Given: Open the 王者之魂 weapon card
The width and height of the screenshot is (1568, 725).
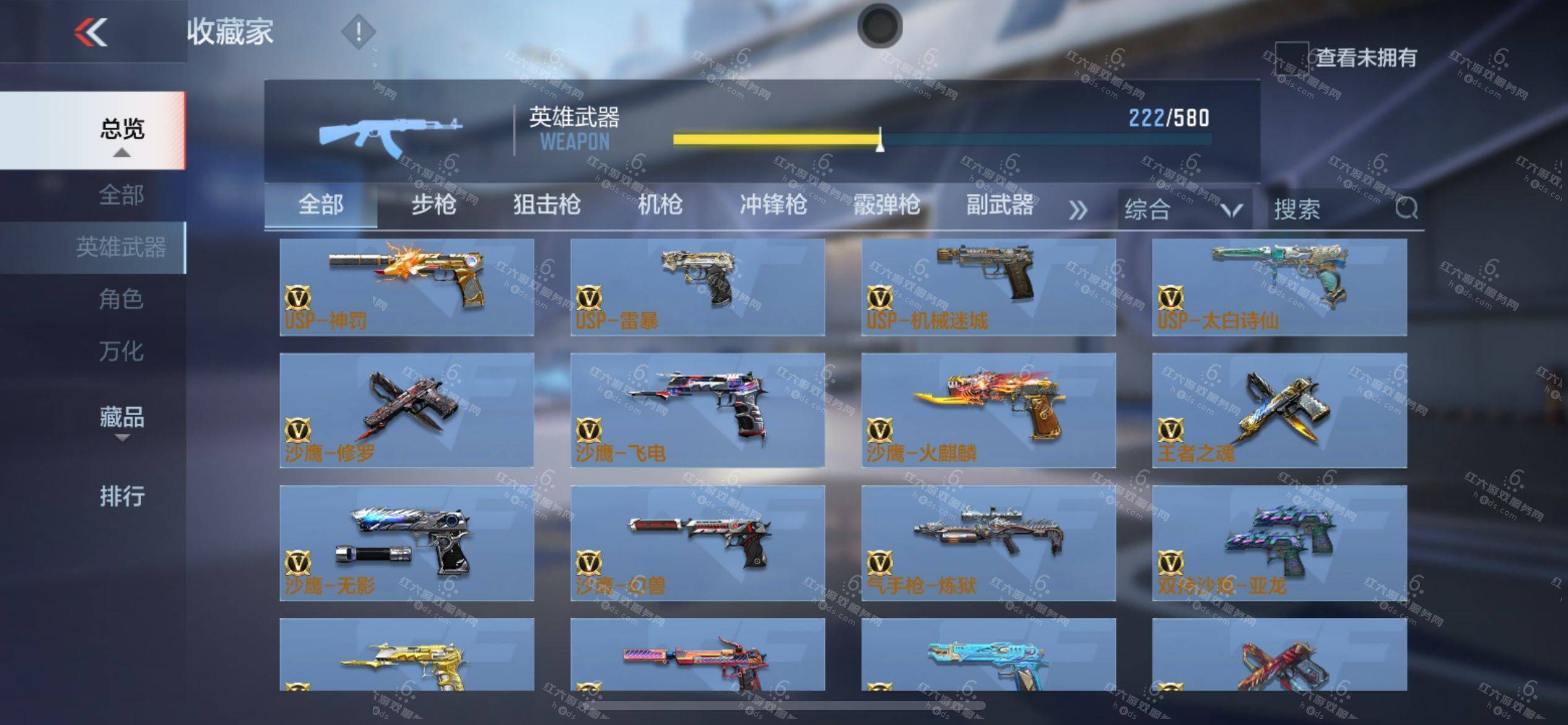Looking at the screenshot, I should pyautogui.click(x=1279, y=410).
